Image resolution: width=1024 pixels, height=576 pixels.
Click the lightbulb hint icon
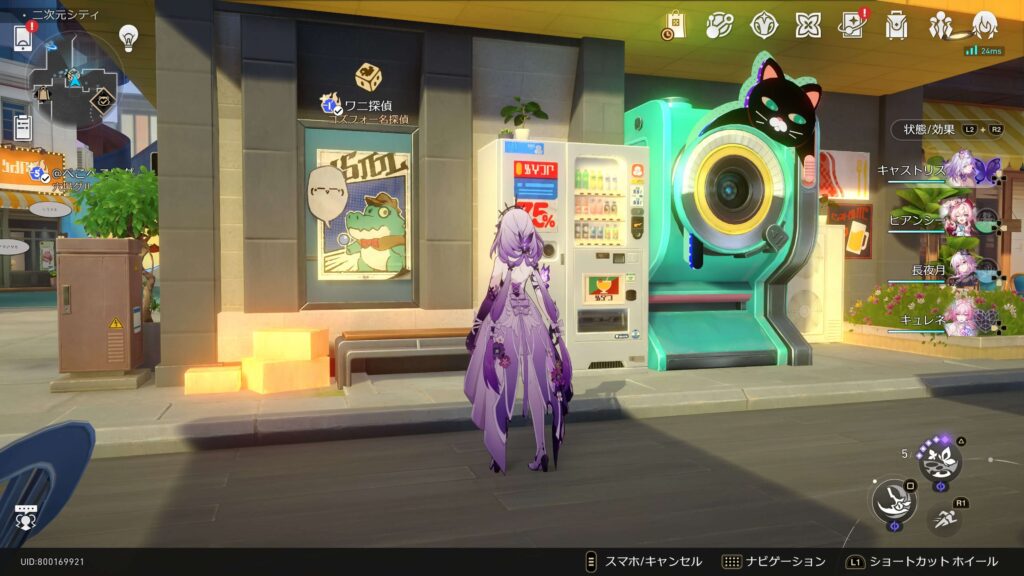tap(128, 37)
